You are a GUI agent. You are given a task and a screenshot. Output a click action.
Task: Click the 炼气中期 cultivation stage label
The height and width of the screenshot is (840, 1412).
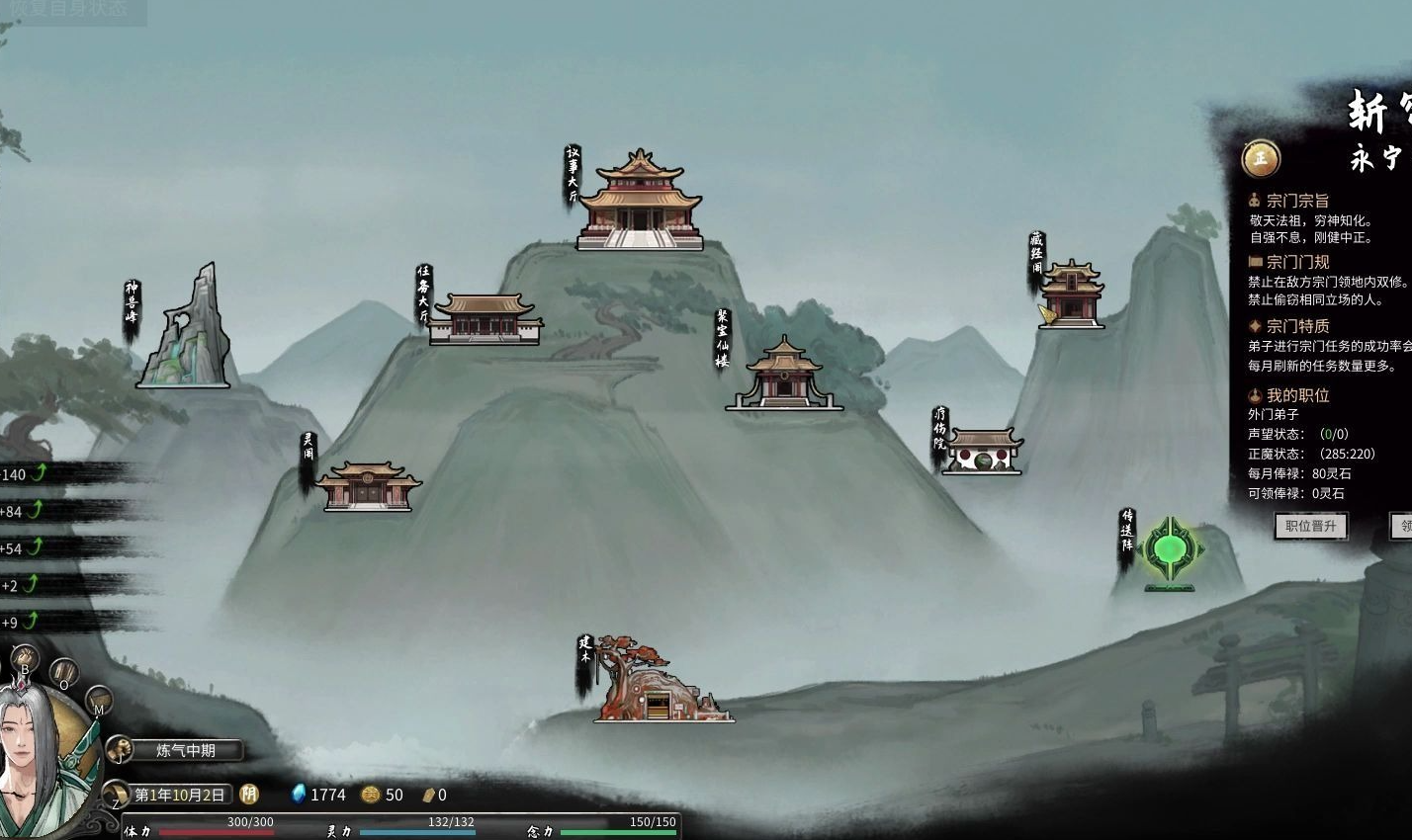click(x=187, y=750)
